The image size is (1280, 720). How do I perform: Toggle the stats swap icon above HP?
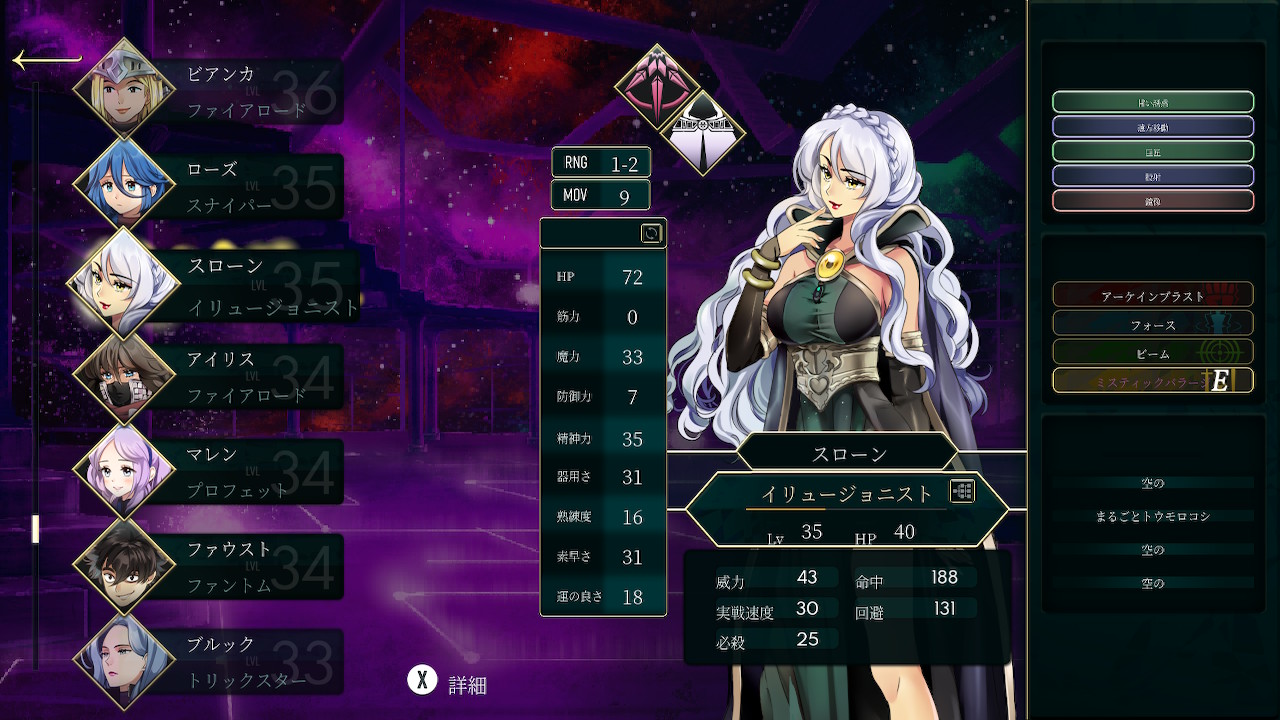coord(651,233)
